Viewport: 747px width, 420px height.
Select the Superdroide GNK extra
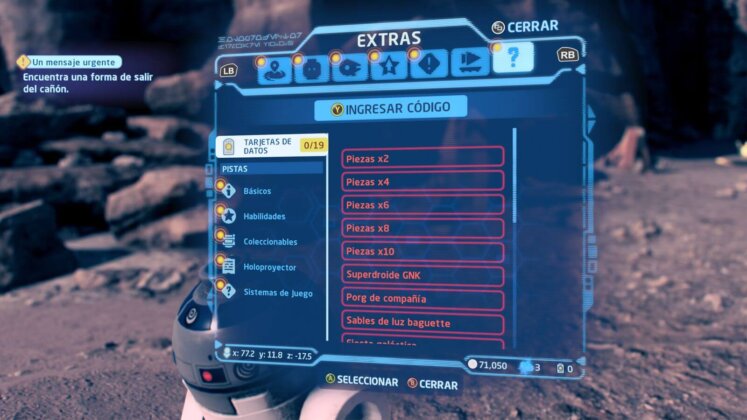coord(423,274)
